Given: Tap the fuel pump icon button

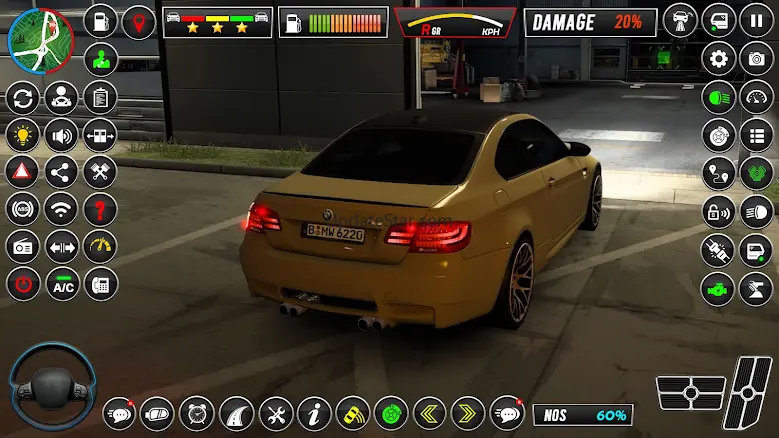Looking at the screenshot, I should 101,21.
